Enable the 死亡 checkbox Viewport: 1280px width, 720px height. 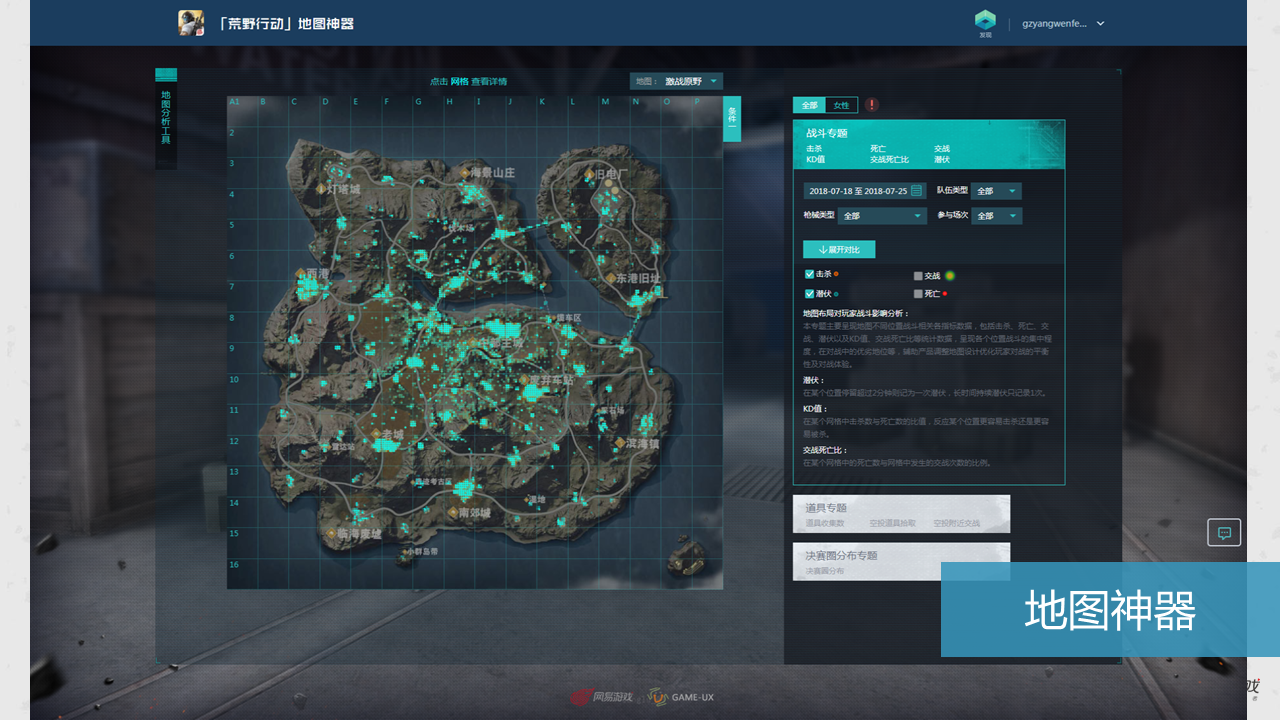[x=916, y=294]
